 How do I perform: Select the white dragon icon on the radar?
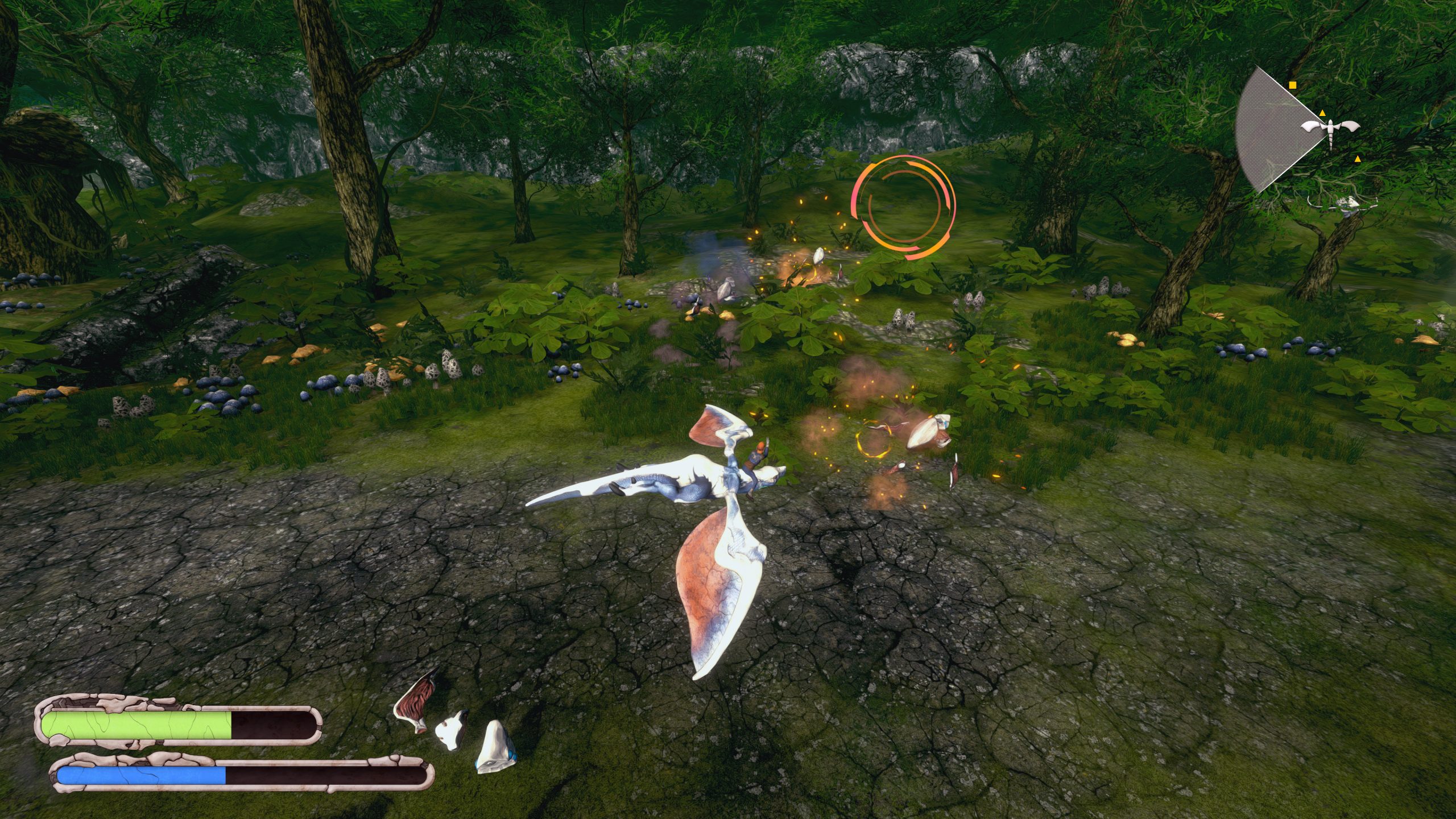coord(1331,127)
